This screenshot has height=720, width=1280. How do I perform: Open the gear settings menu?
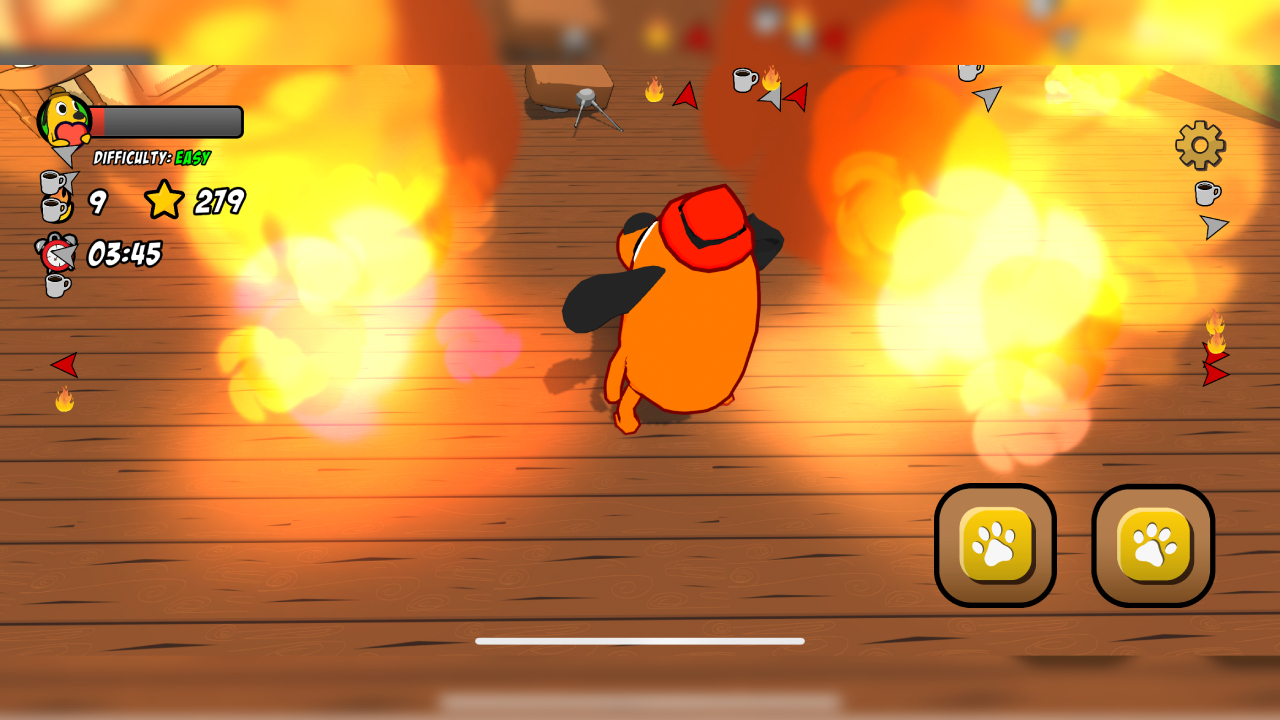click(x=1200, y=146)
